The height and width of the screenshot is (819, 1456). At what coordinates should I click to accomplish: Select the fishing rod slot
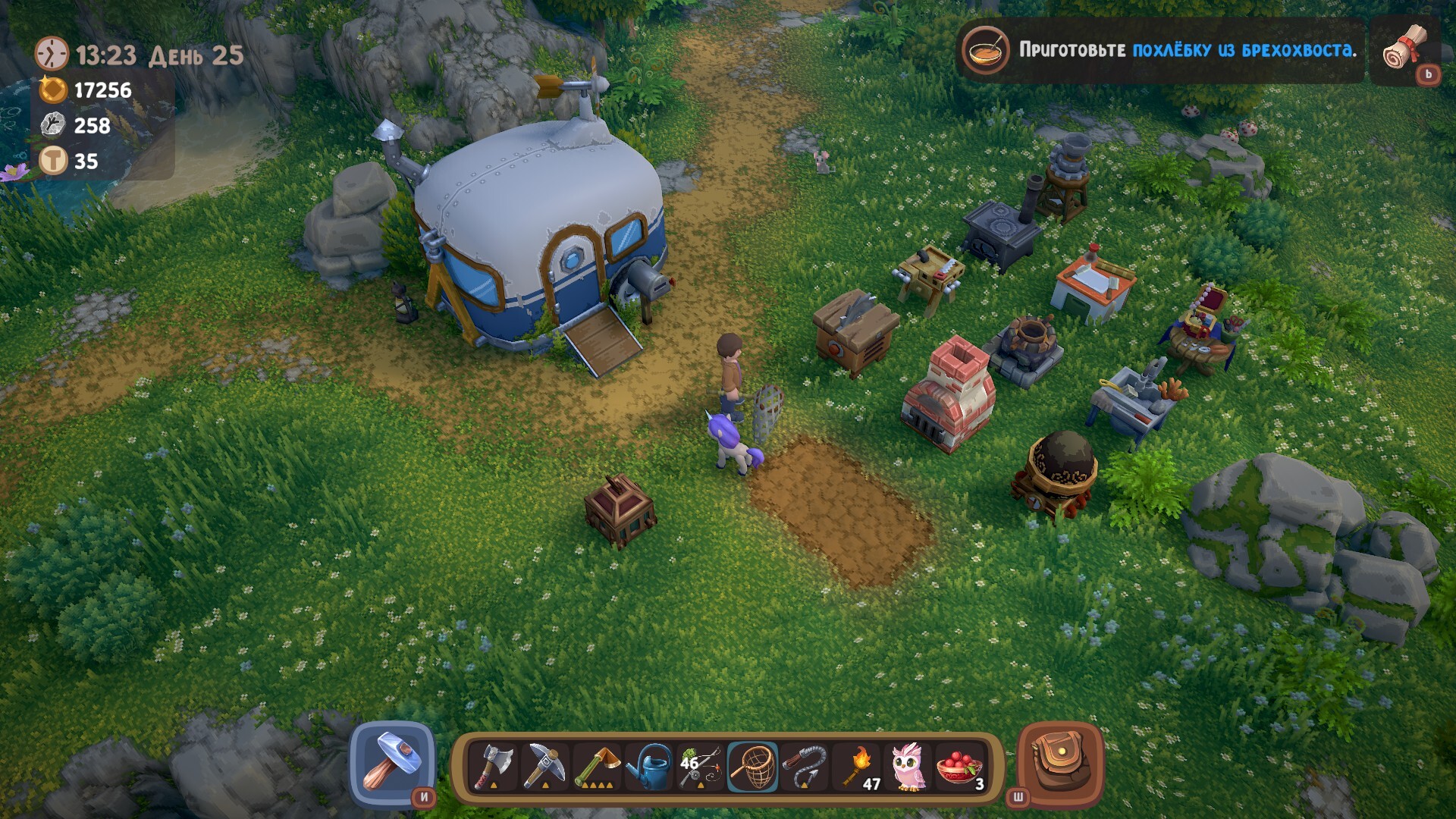(701, 766)
